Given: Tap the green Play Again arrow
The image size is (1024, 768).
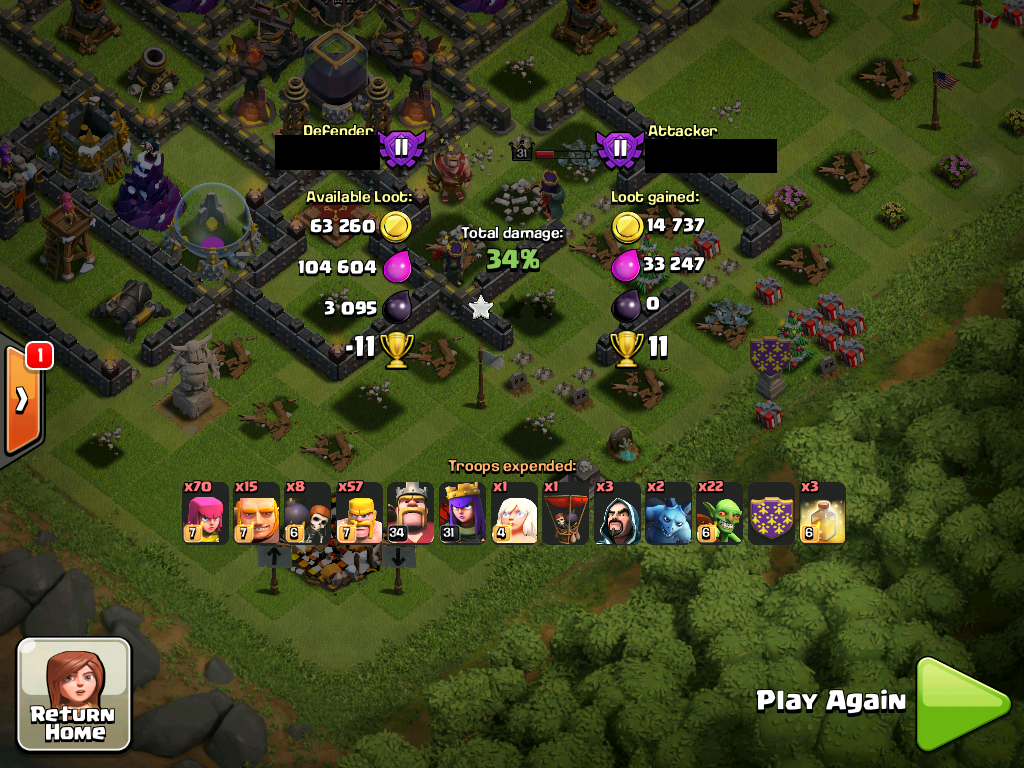Looking at the screenshot, I should [x=961, y=703].
